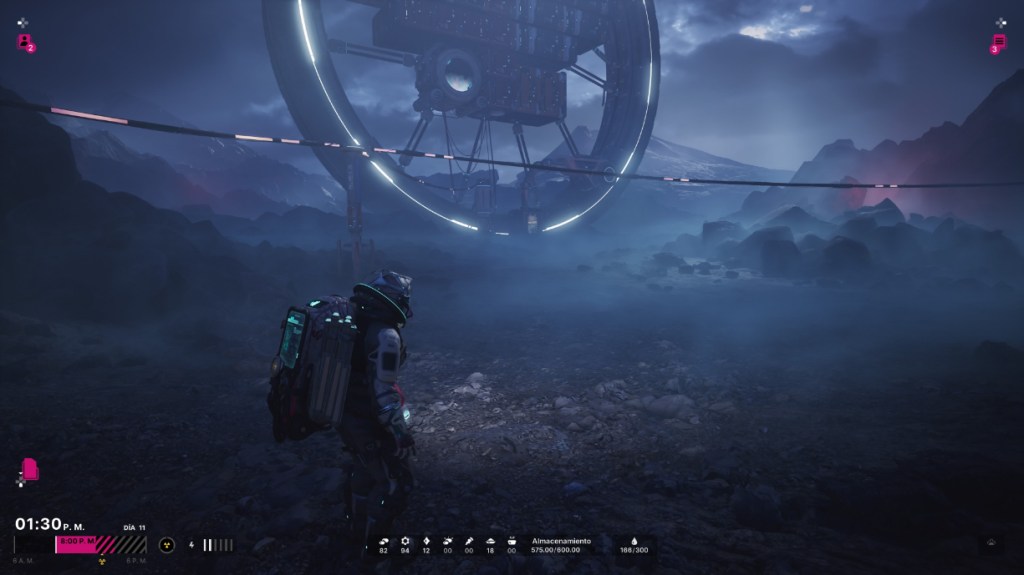The height and width of the screenshot is (575, 1024).
Task: Select the pink document icon above the clock
Action: click(30, 469)
